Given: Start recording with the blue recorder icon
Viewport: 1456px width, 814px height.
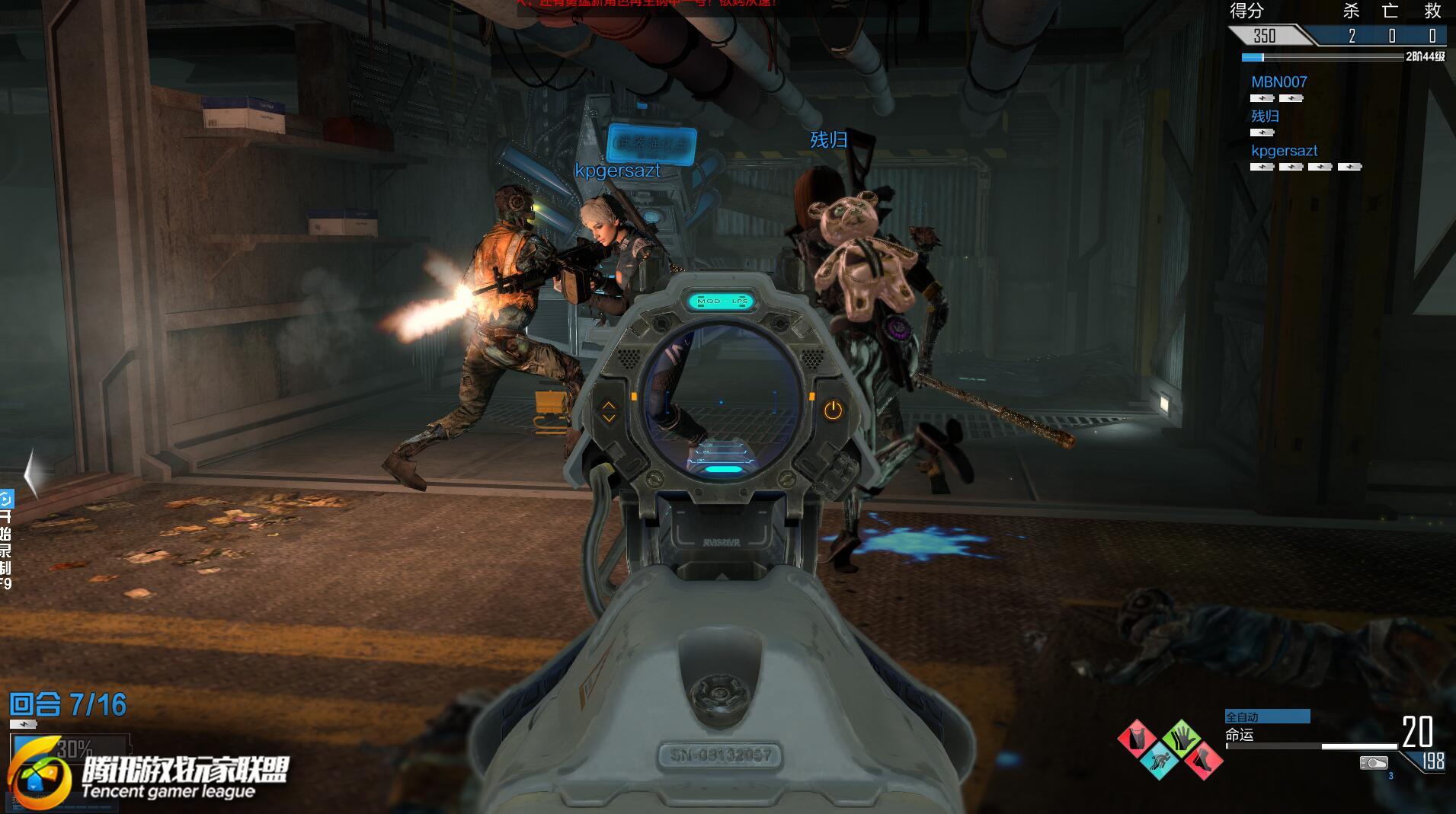Looking at the screenshot, I should point(6,500).
